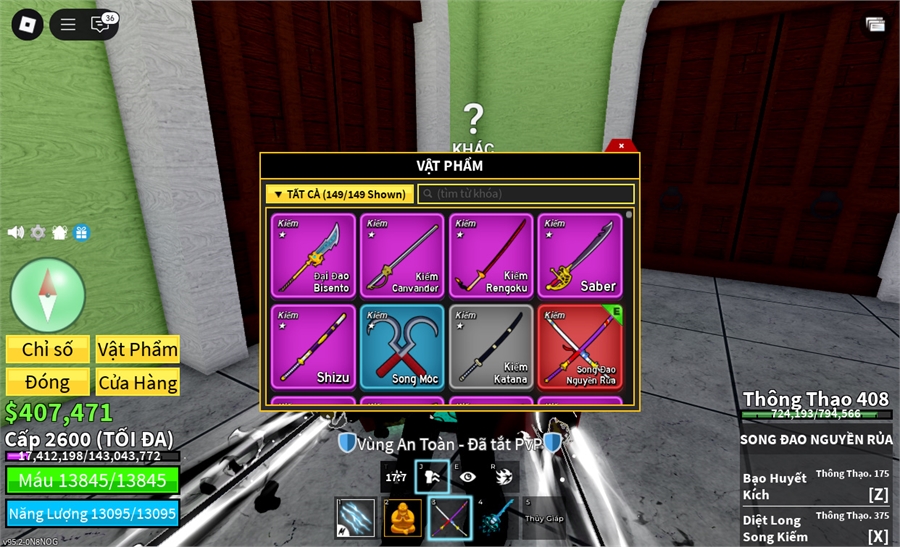Open the Roblox chat overlay
The height and width of the screenshot is (547, 900).
[x=100, y=25]
